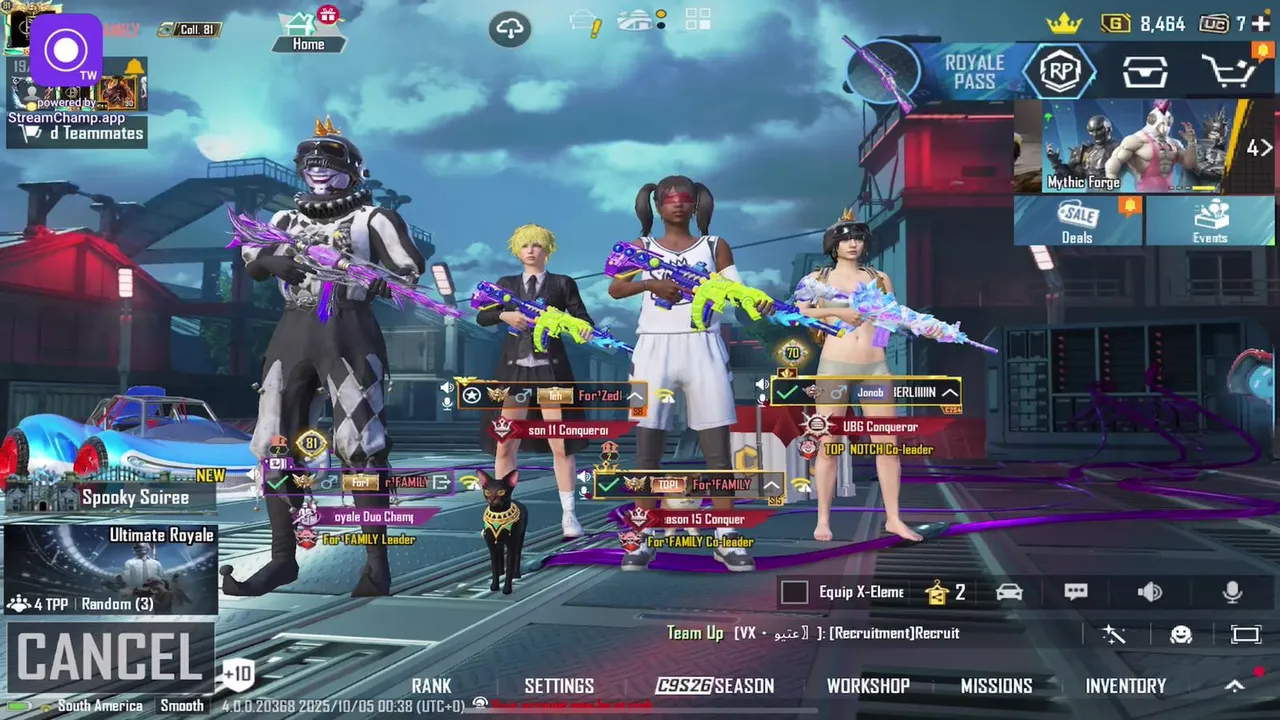Toggle the microphone icon
The width and height of the screenshot is (1280, 720).
pos(1233,592)
